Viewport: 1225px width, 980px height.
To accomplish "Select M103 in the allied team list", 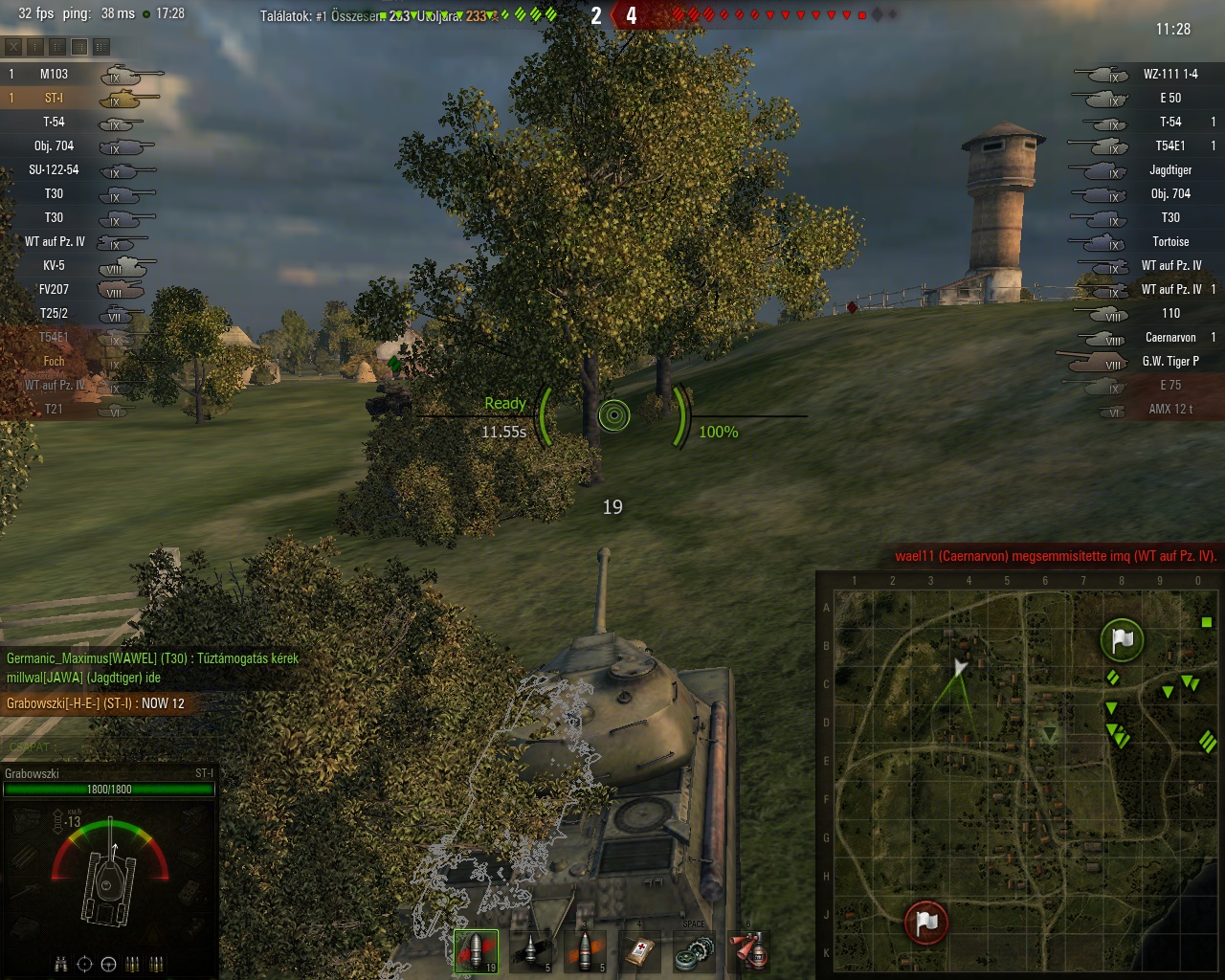I will 54,74.
